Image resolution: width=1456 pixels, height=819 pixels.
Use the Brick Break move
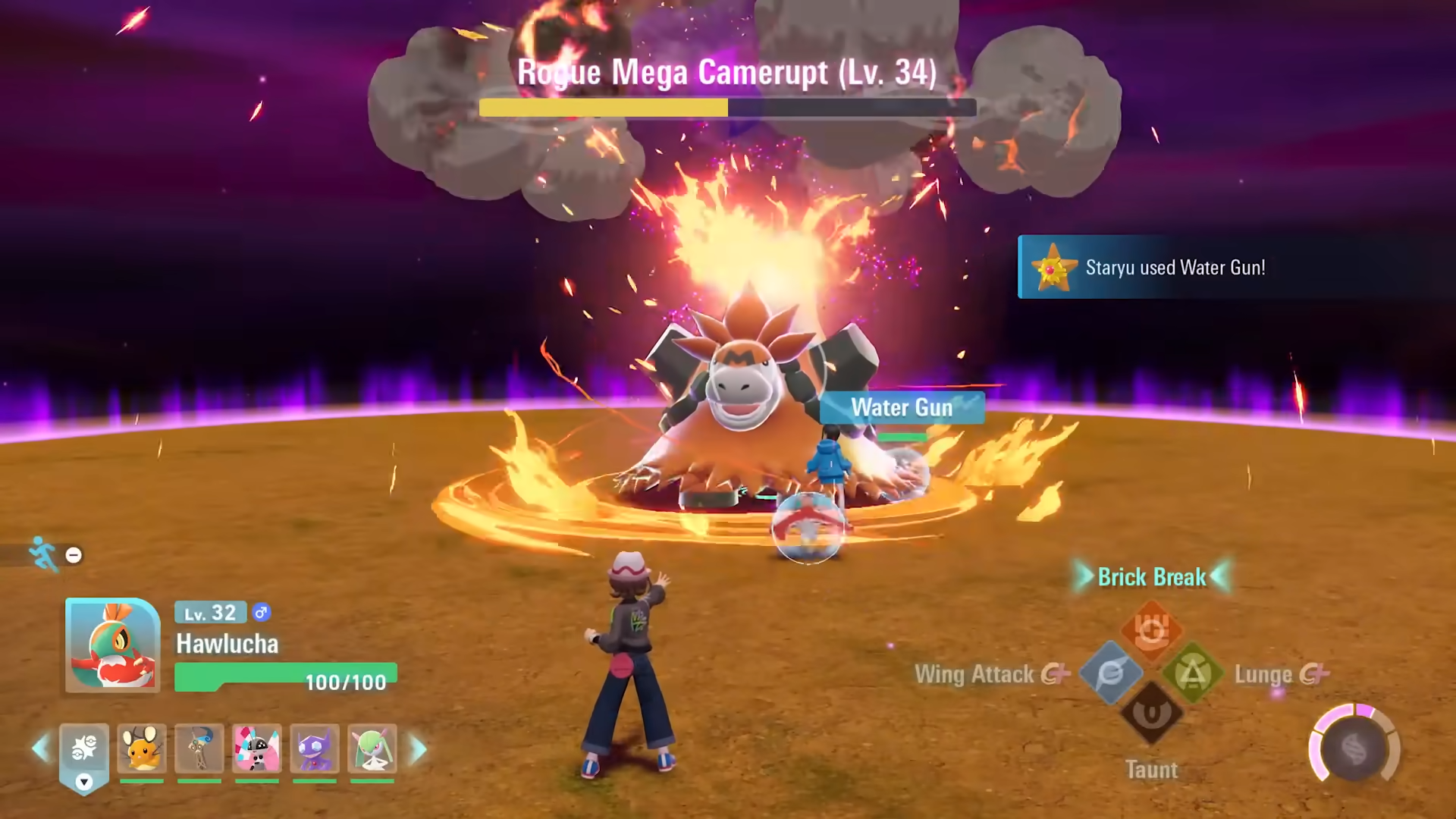[1151, 630]
